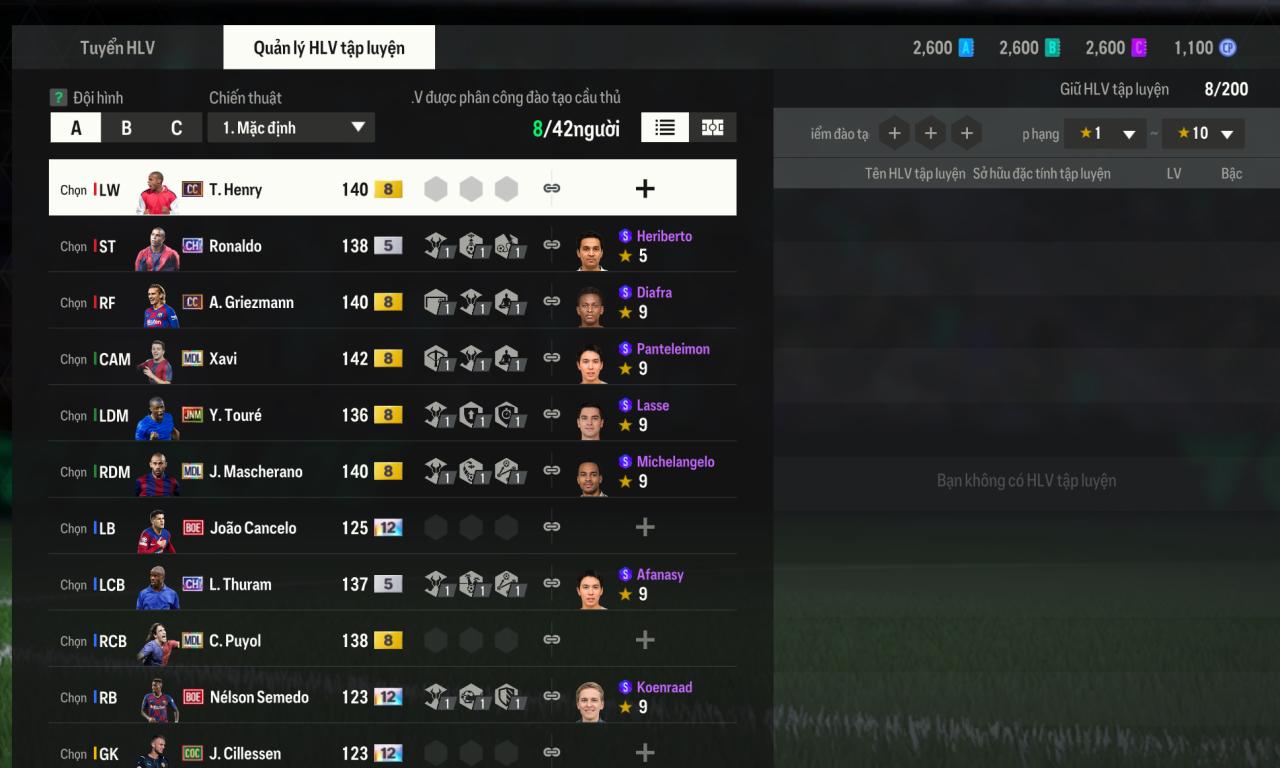Click the link icon on L. Thuram's row

pos(551,583)
